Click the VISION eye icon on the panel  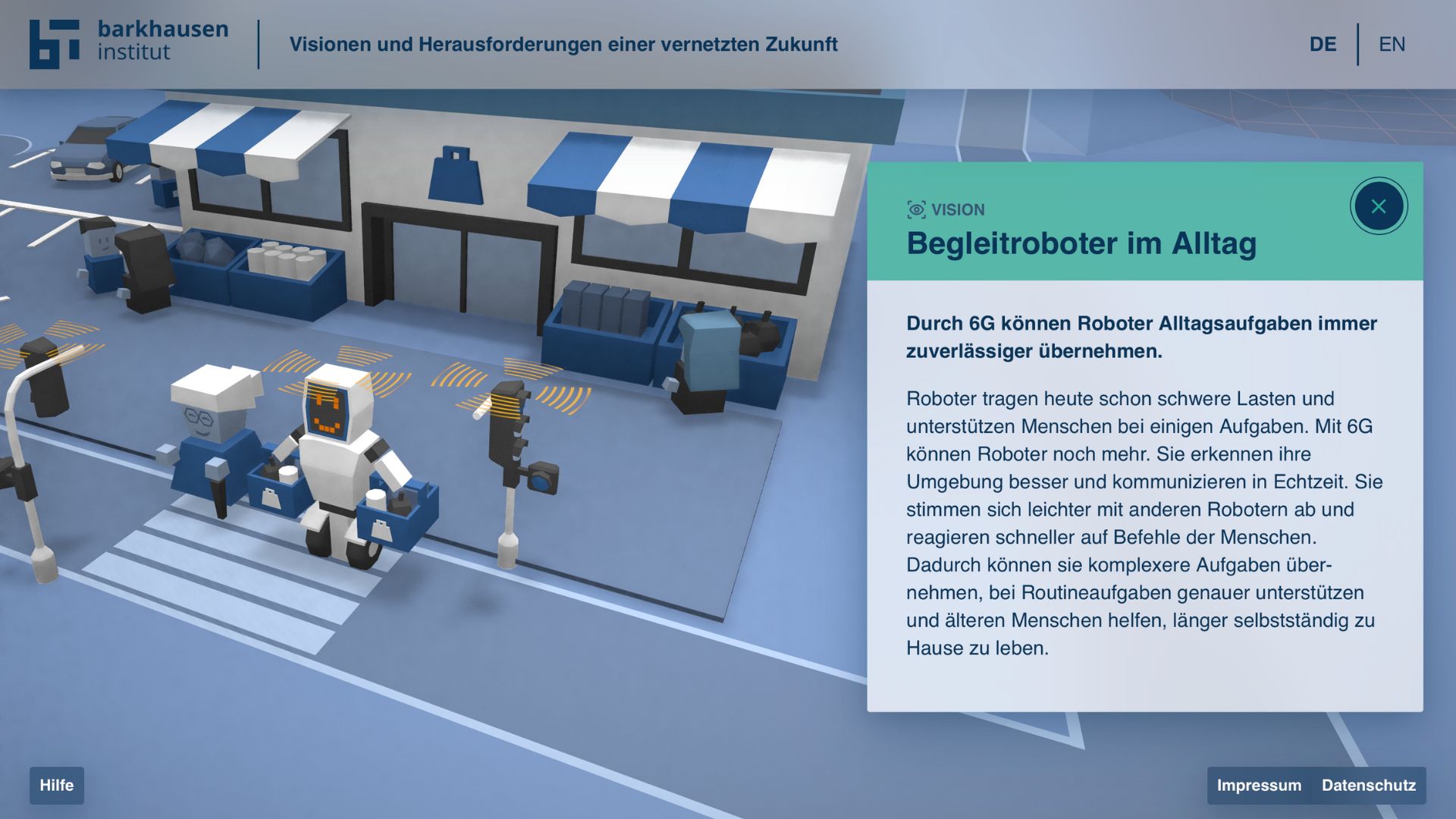917,210
